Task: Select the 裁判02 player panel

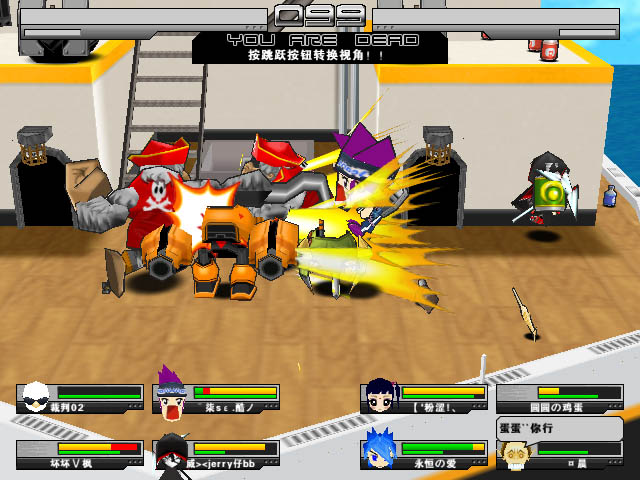Action: pyautogui.click(x=80, y=399)
